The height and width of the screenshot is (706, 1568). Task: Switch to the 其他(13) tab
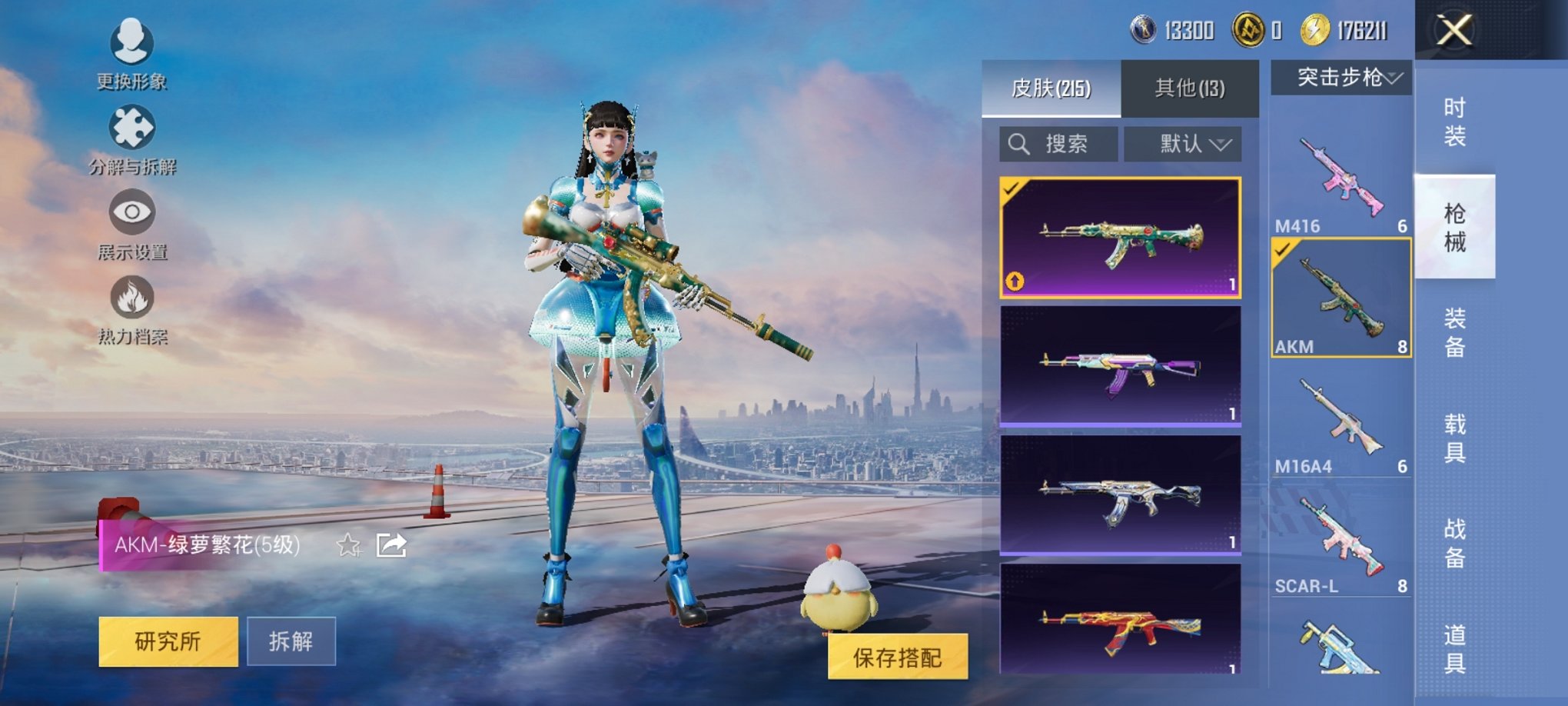click(1188, 88)
